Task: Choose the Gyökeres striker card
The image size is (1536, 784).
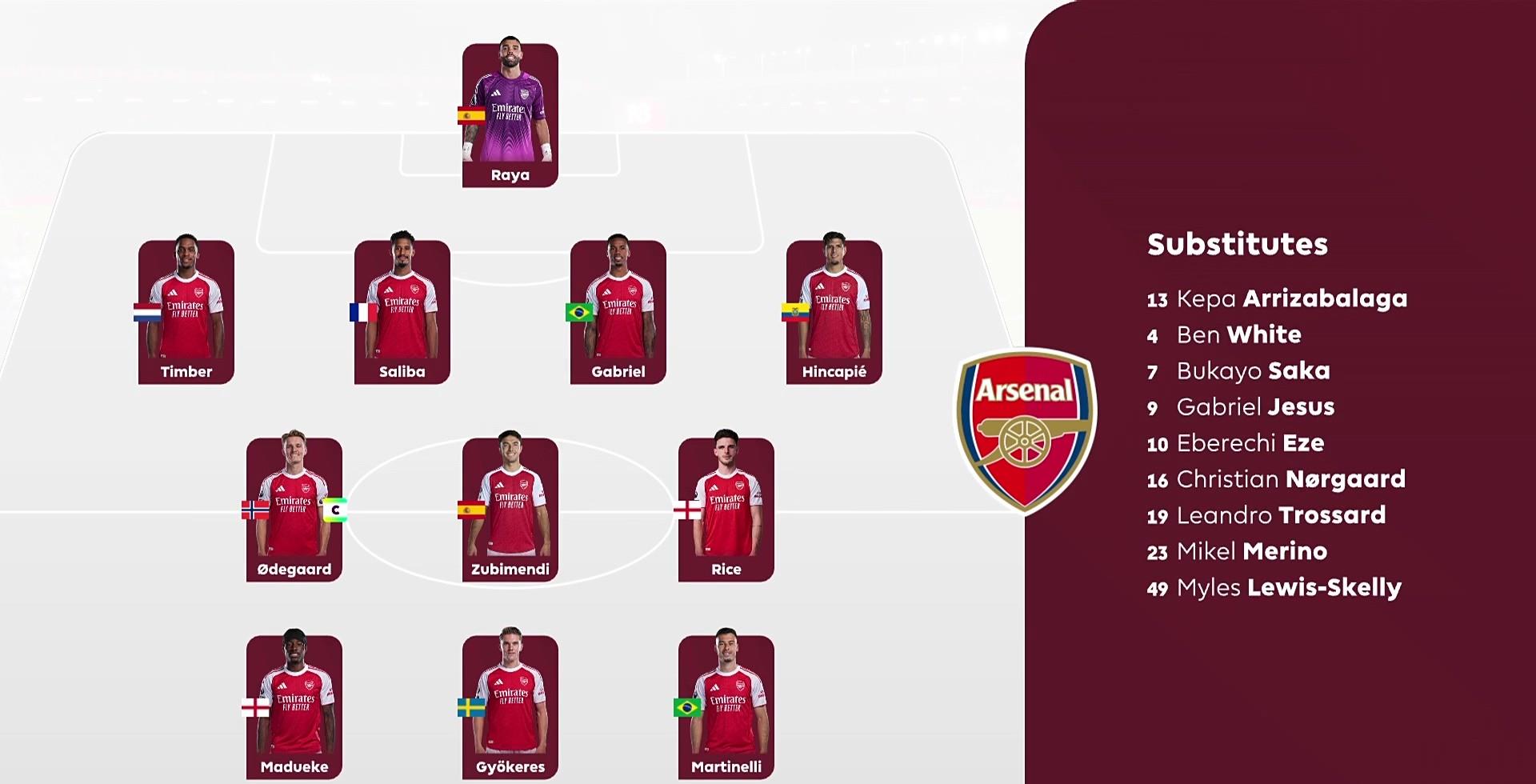Action: coord(510,707)
